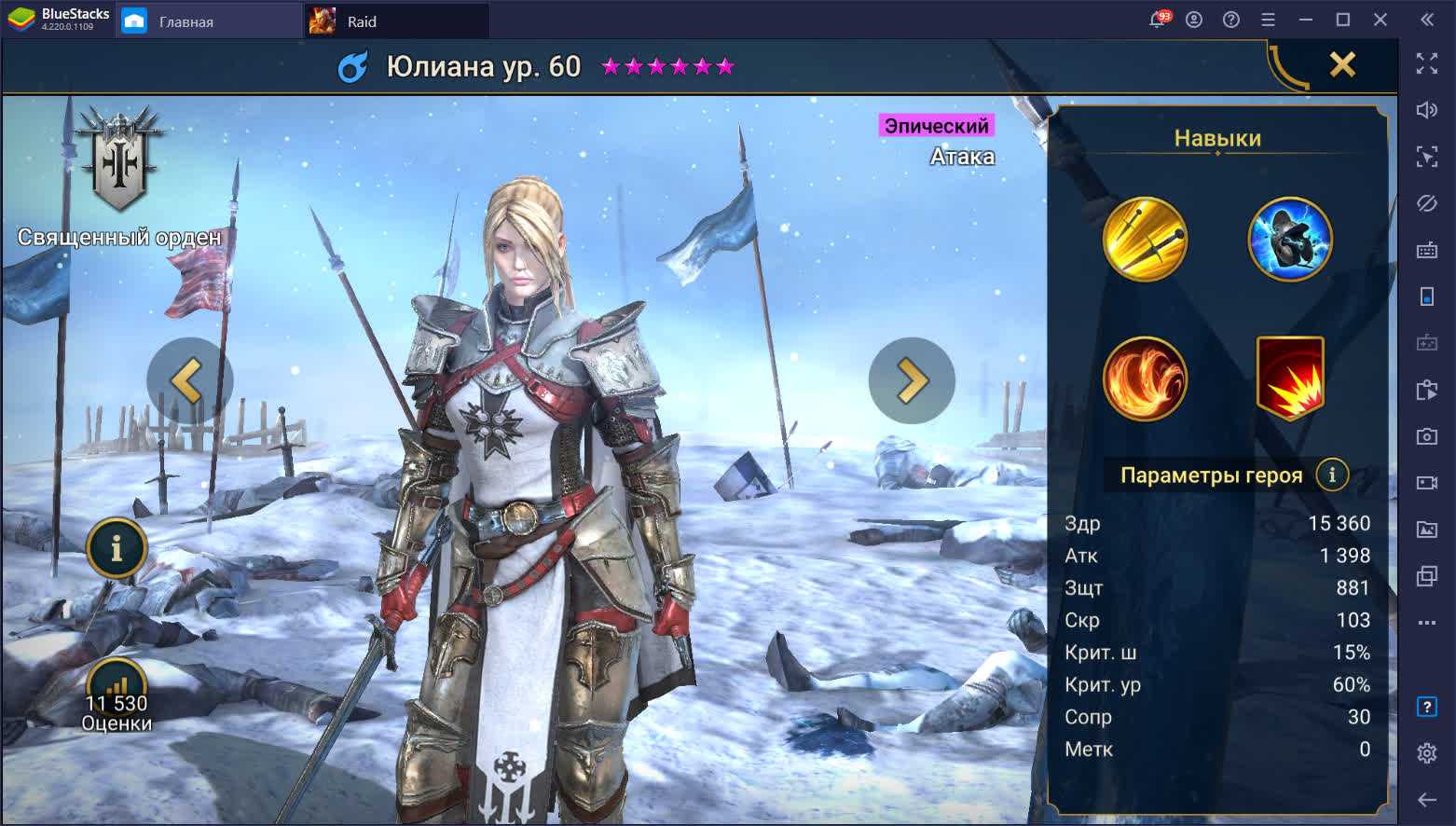This screenshot has width=1456, height=826.
Task: Select the blue lightning helmet skill icon
Action: click(x=1290, y=239)
